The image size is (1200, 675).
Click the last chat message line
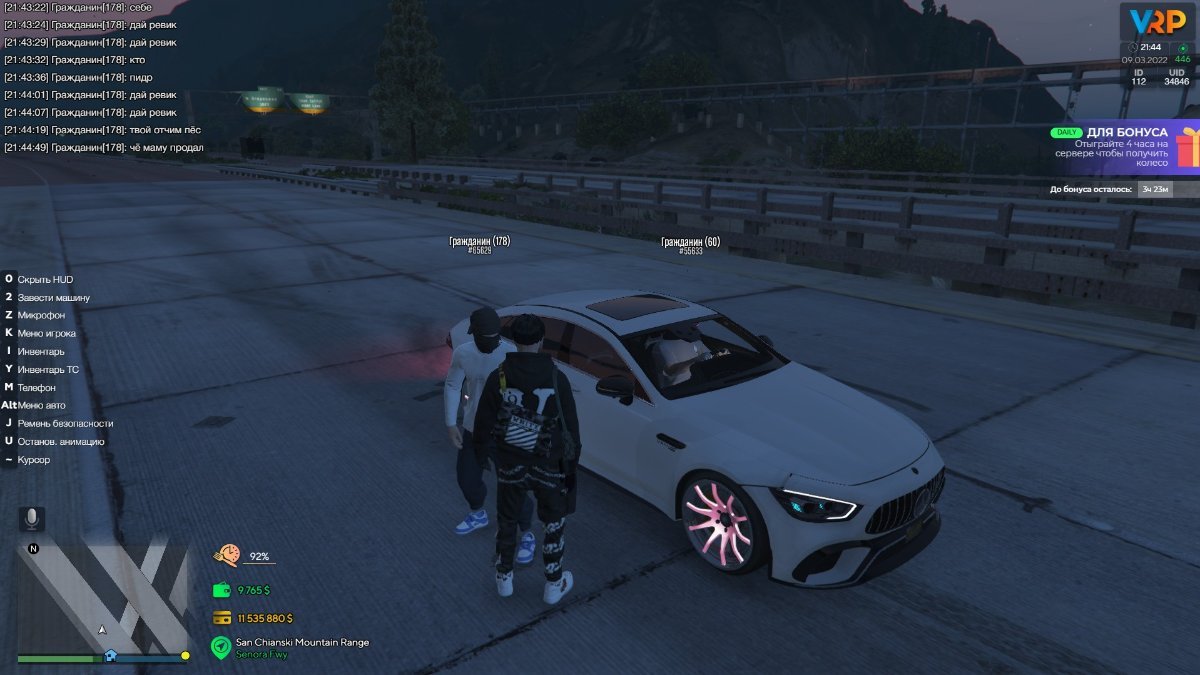(104, 148)
